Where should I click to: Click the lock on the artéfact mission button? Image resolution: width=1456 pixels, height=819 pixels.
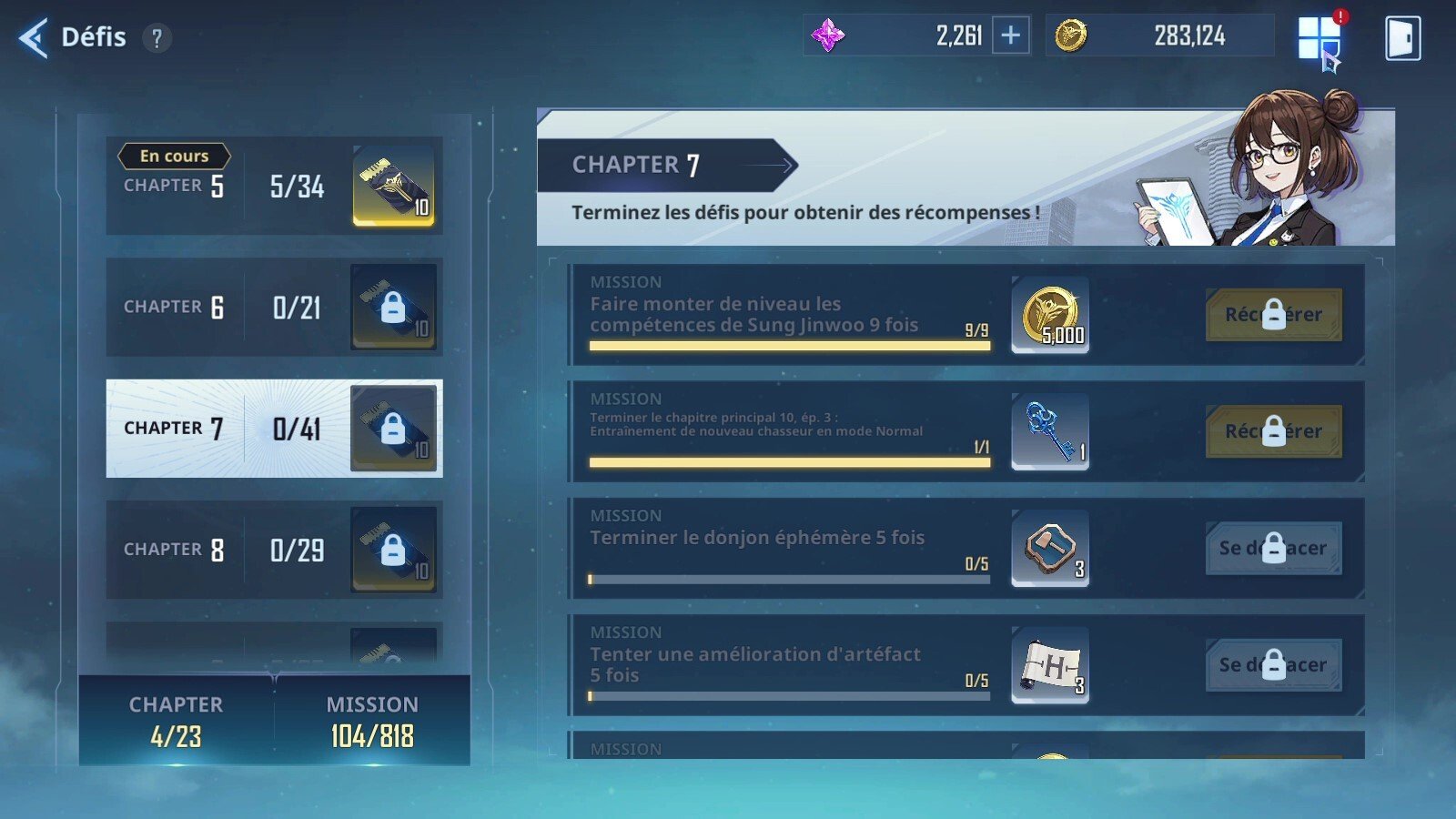(x=1274, y=665)
